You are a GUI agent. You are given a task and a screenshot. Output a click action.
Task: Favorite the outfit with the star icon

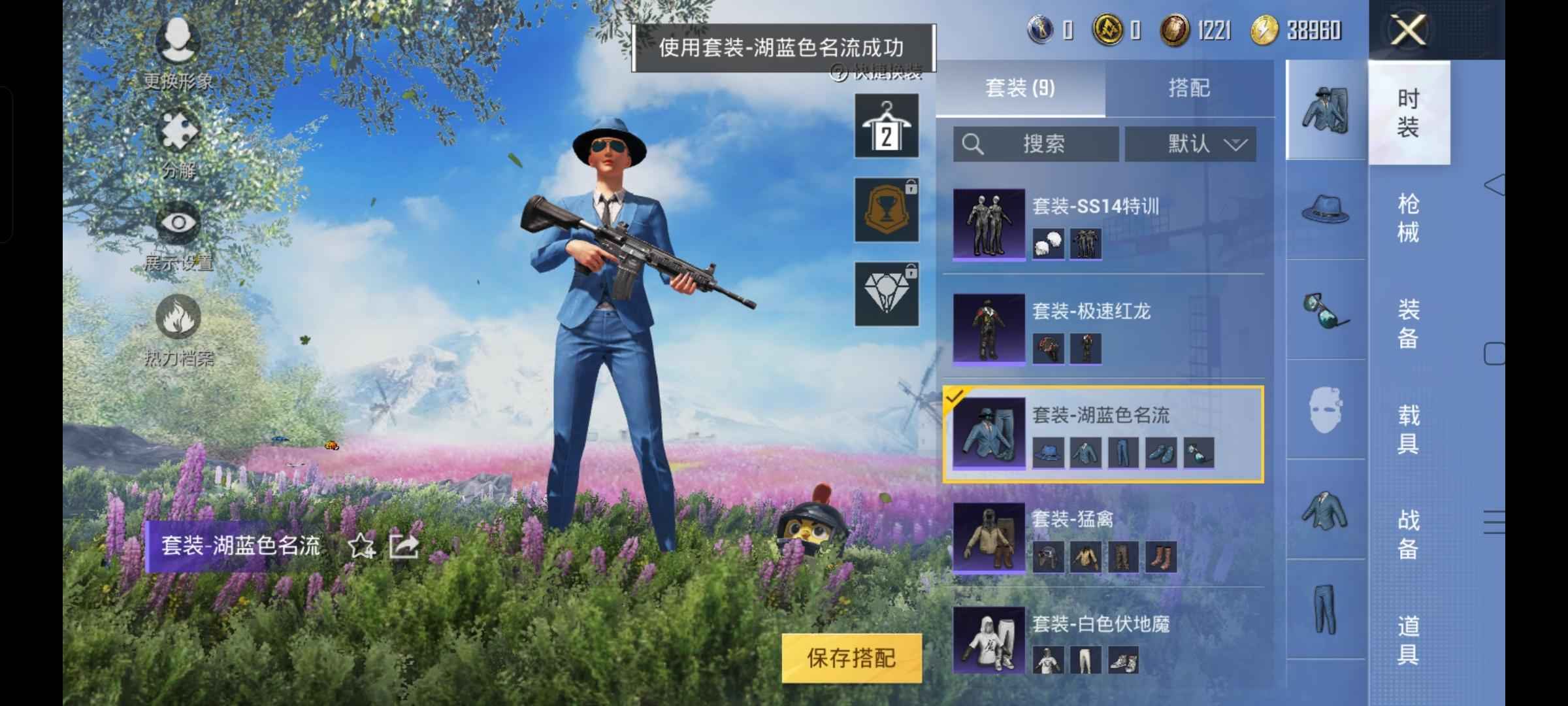pos(361,546)
